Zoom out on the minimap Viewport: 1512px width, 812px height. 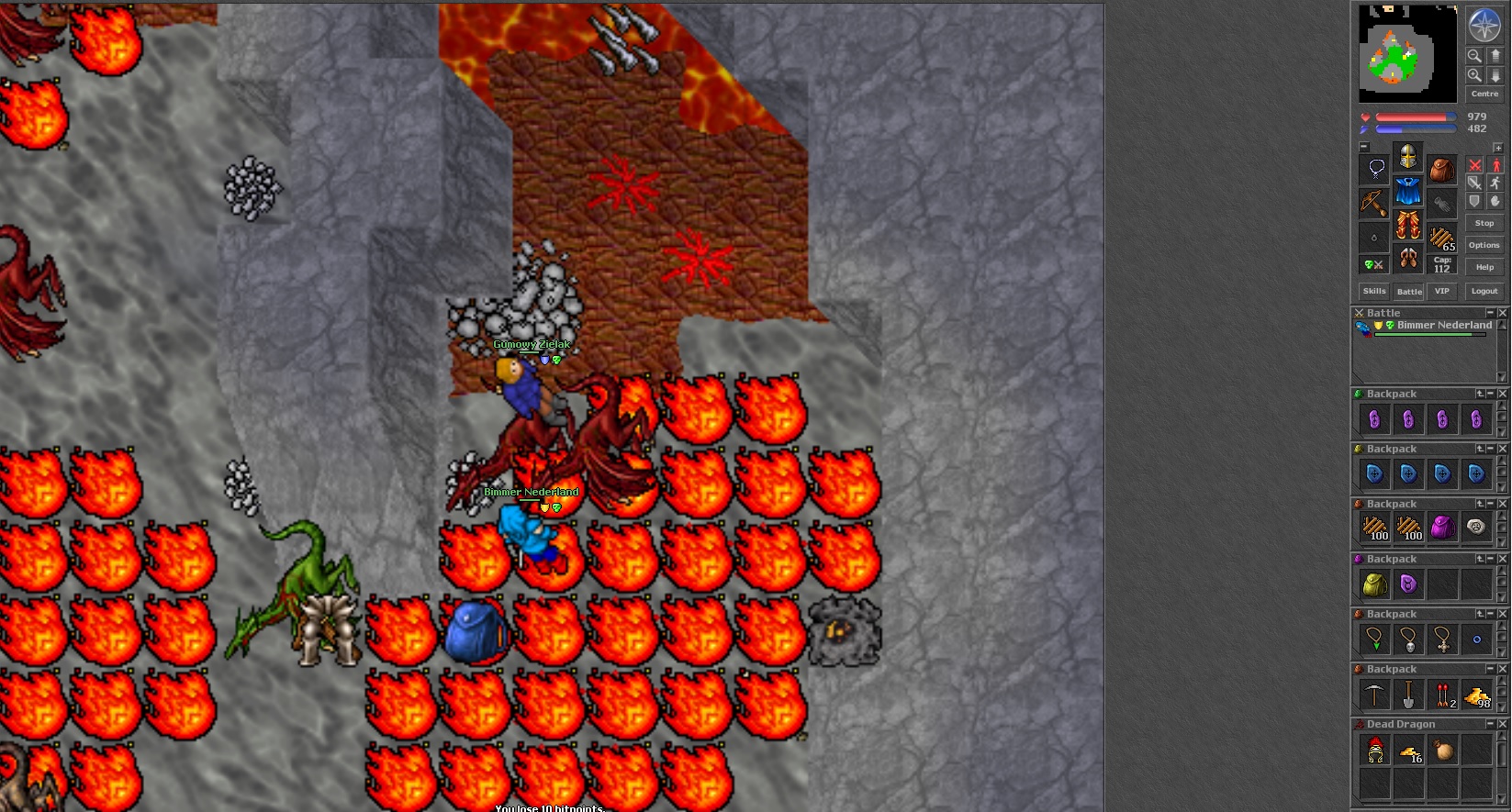pos(1474,55)
